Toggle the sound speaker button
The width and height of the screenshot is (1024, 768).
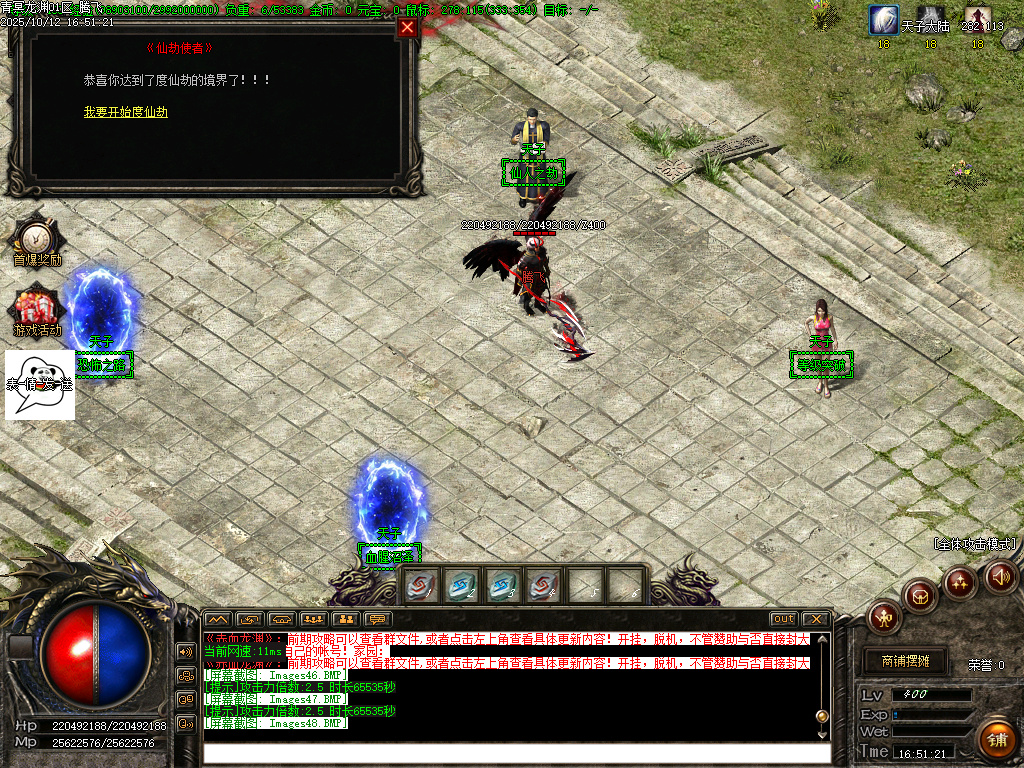1001,576
